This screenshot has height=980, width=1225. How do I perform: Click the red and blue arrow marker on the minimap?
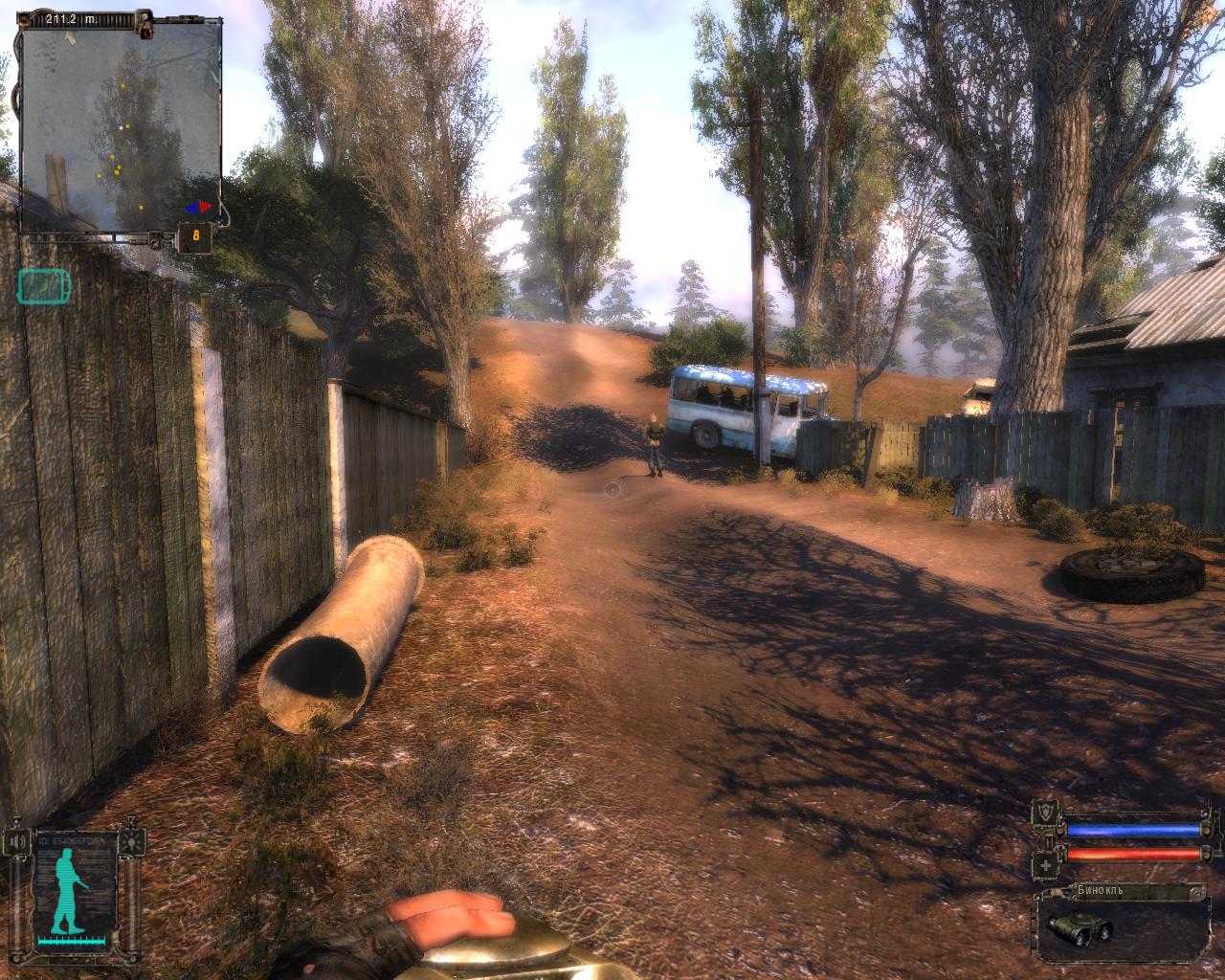200,206
